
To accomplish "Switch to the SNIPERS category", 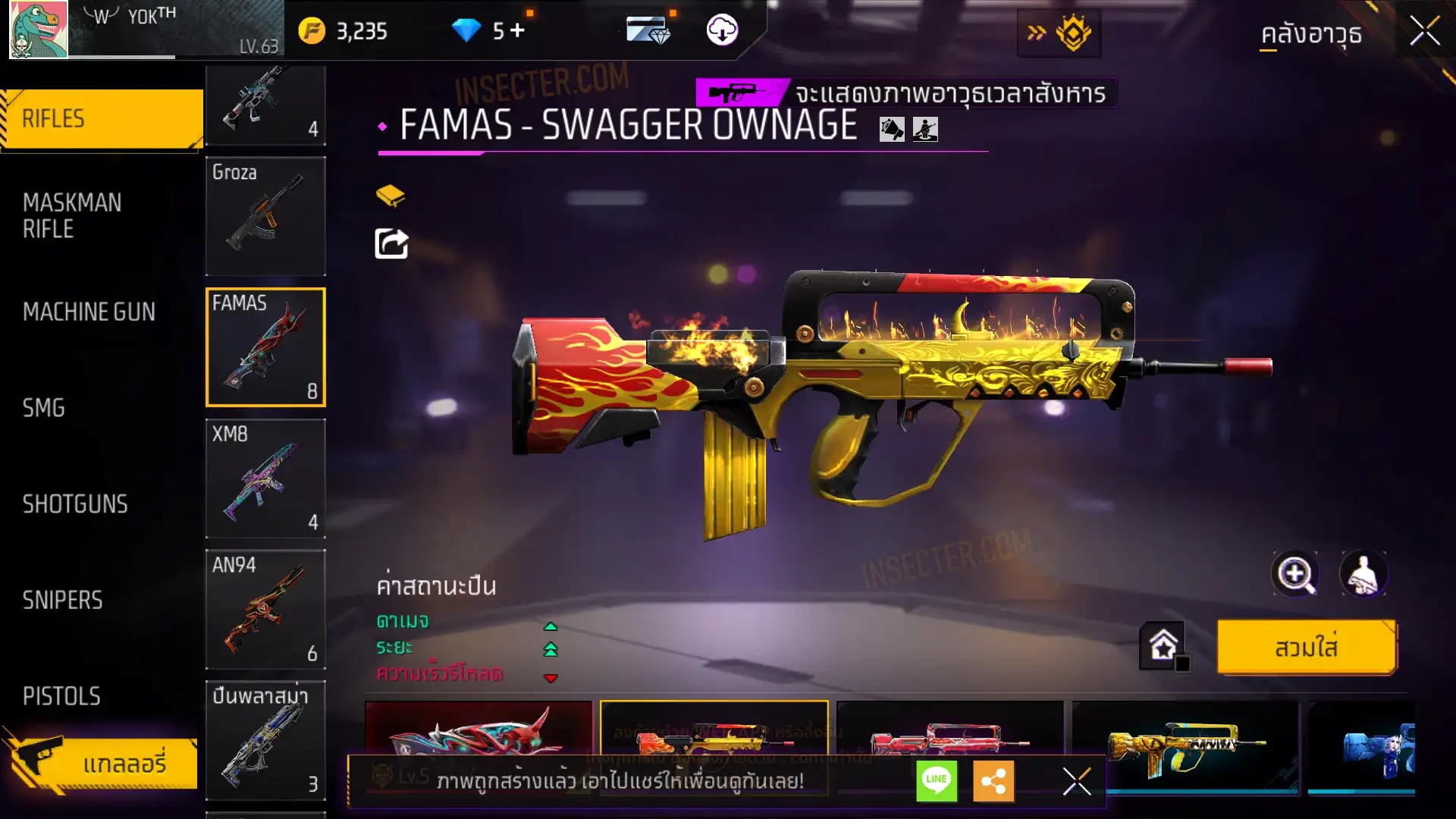I will tap(62, 601).
